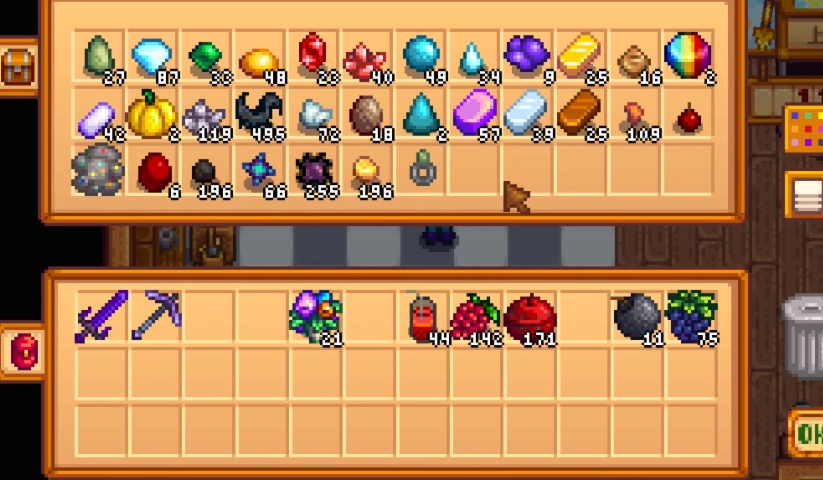Screen dimensions: 823x480
Task: Take the gold bars from the chest
Action: 580,56
